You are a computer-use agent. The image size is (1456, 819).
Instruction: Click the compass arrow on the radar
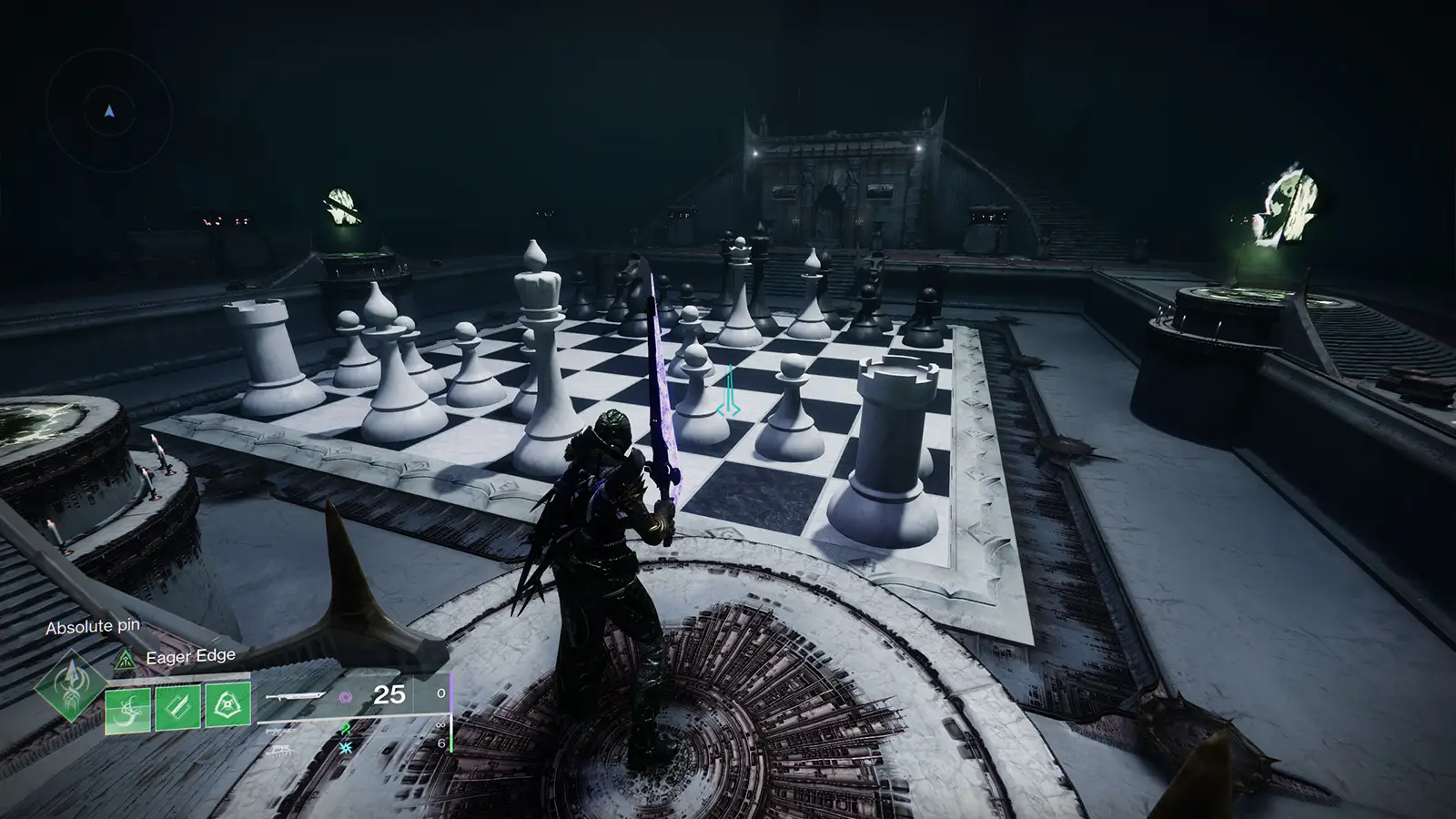pyautogui.click(x=109, y=109)
